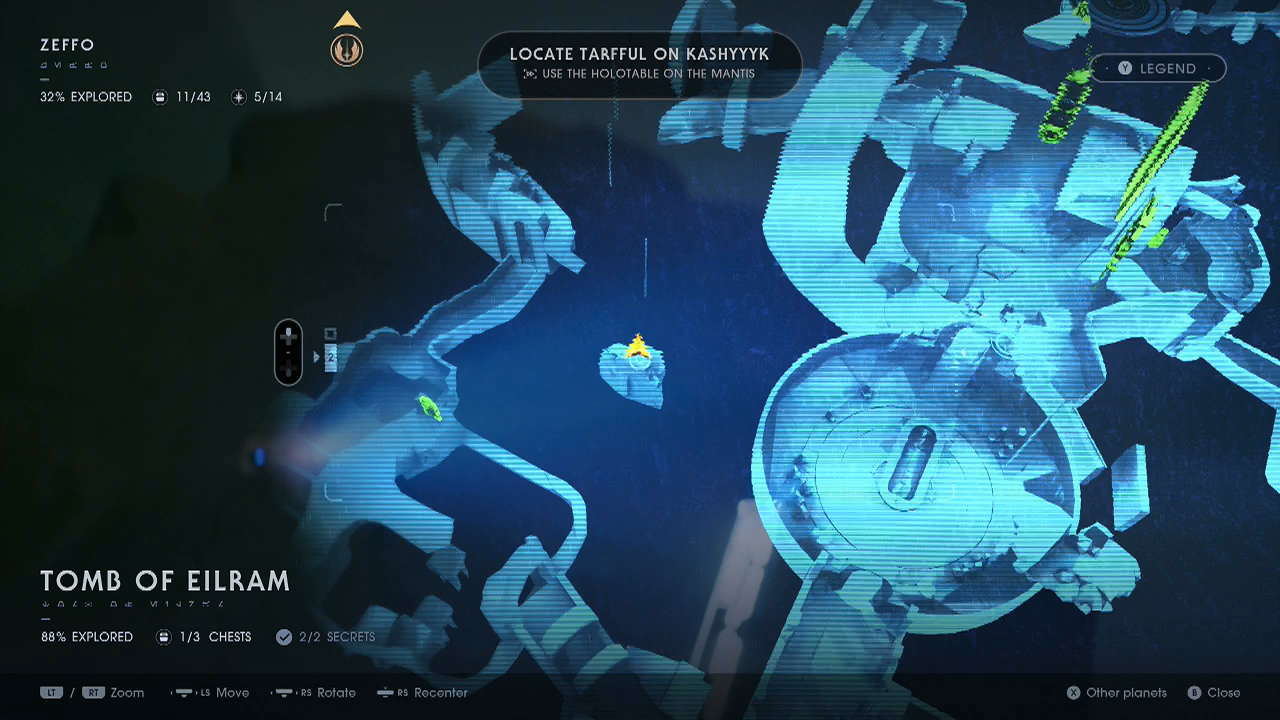1280x720 pixels.
Task: Toggle the map layer frame icon above the floor selector
Action: click(x=330, y=333)
